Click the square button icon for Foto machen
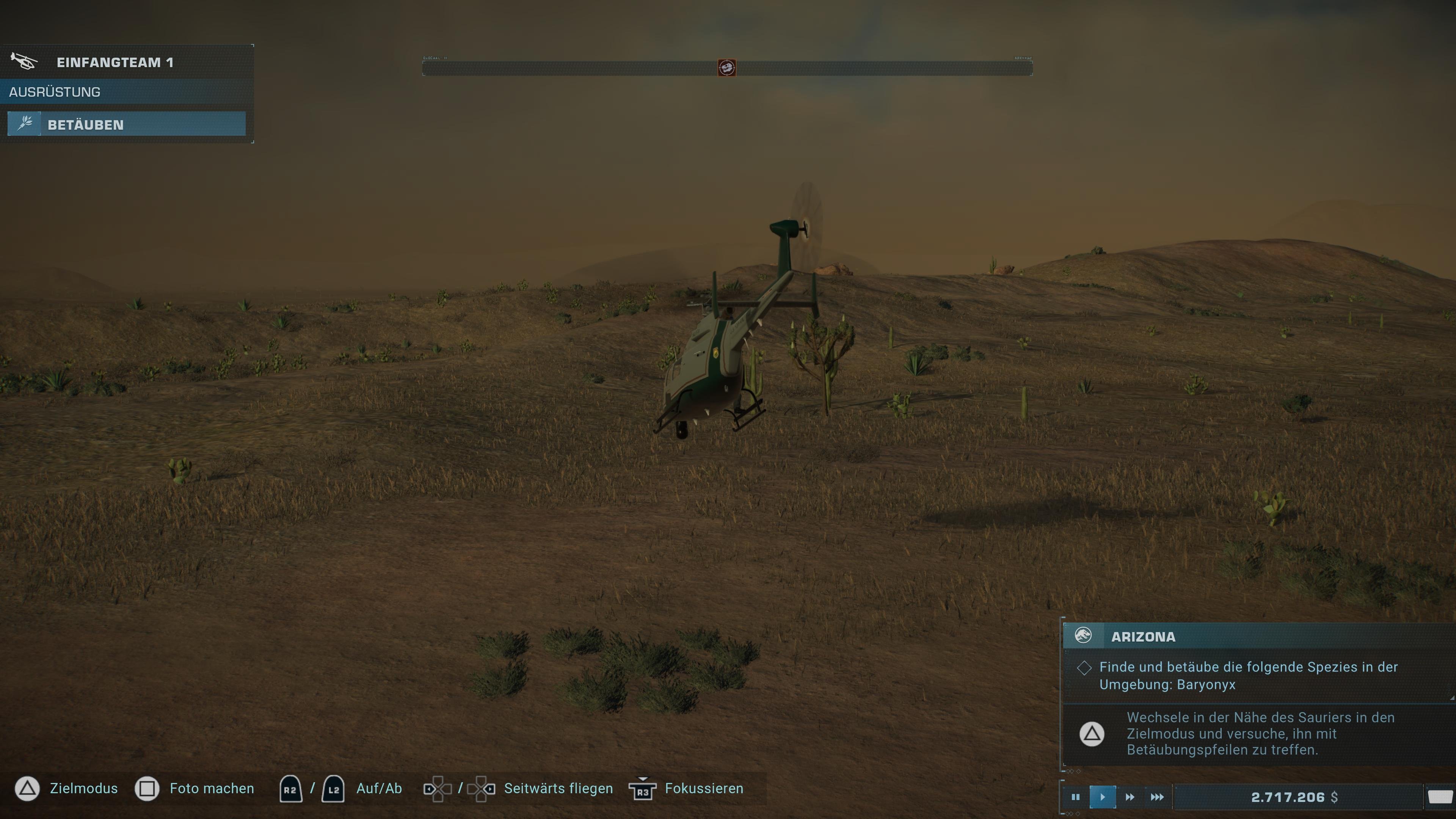 click(x=147, y=789)
